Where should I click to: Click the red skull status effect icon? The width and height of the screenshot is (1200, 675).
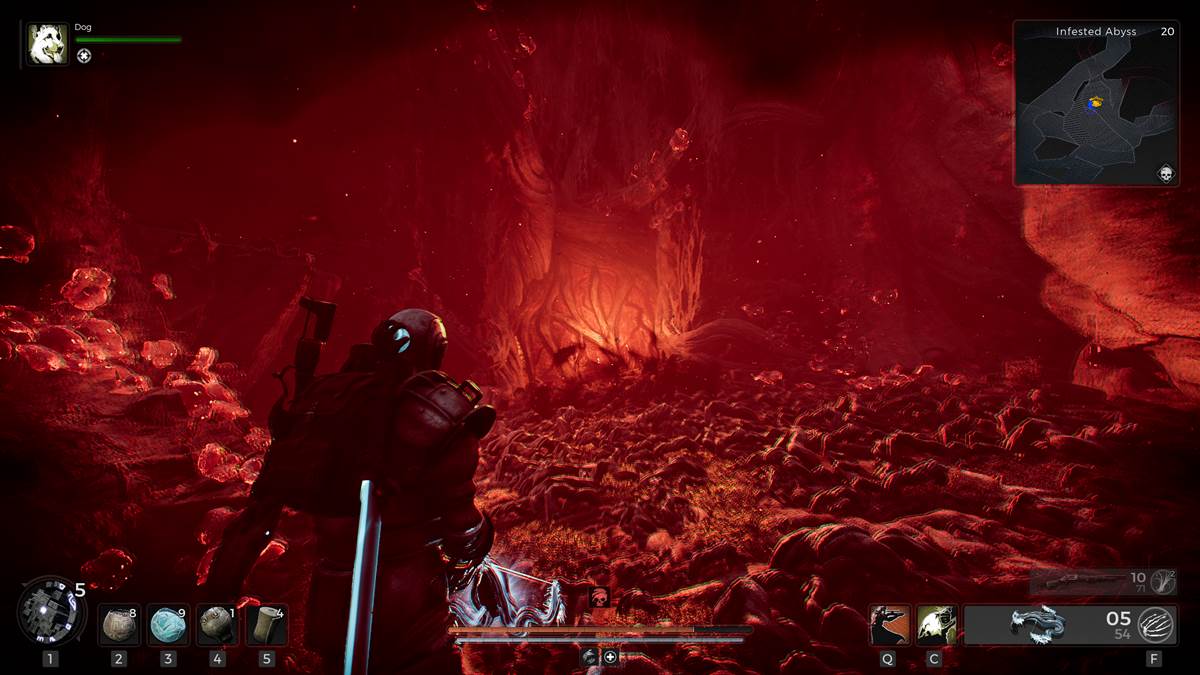[599, 598]
